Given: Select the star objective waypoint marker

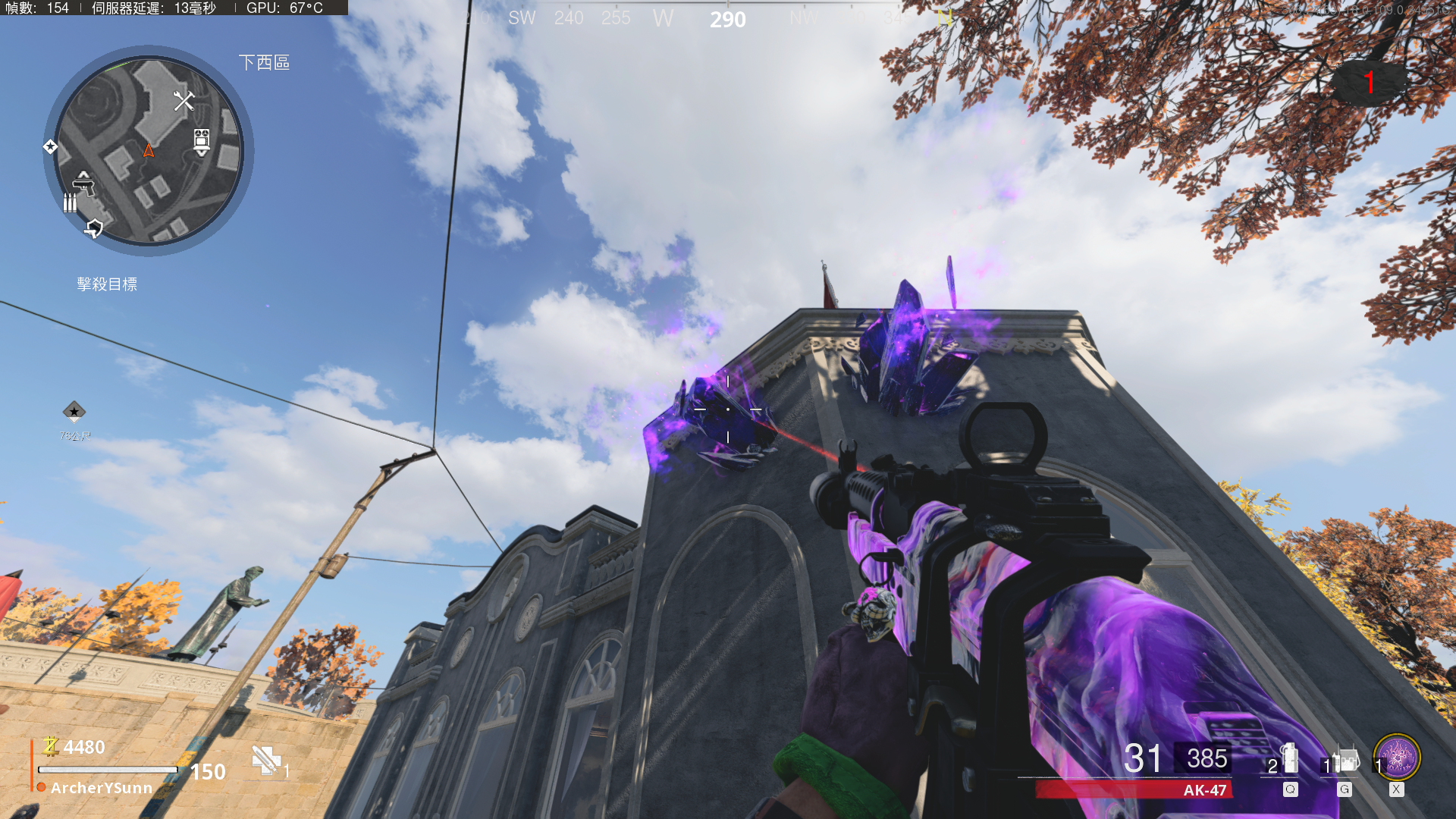Looking at the screenshot, I should [74, 412].
